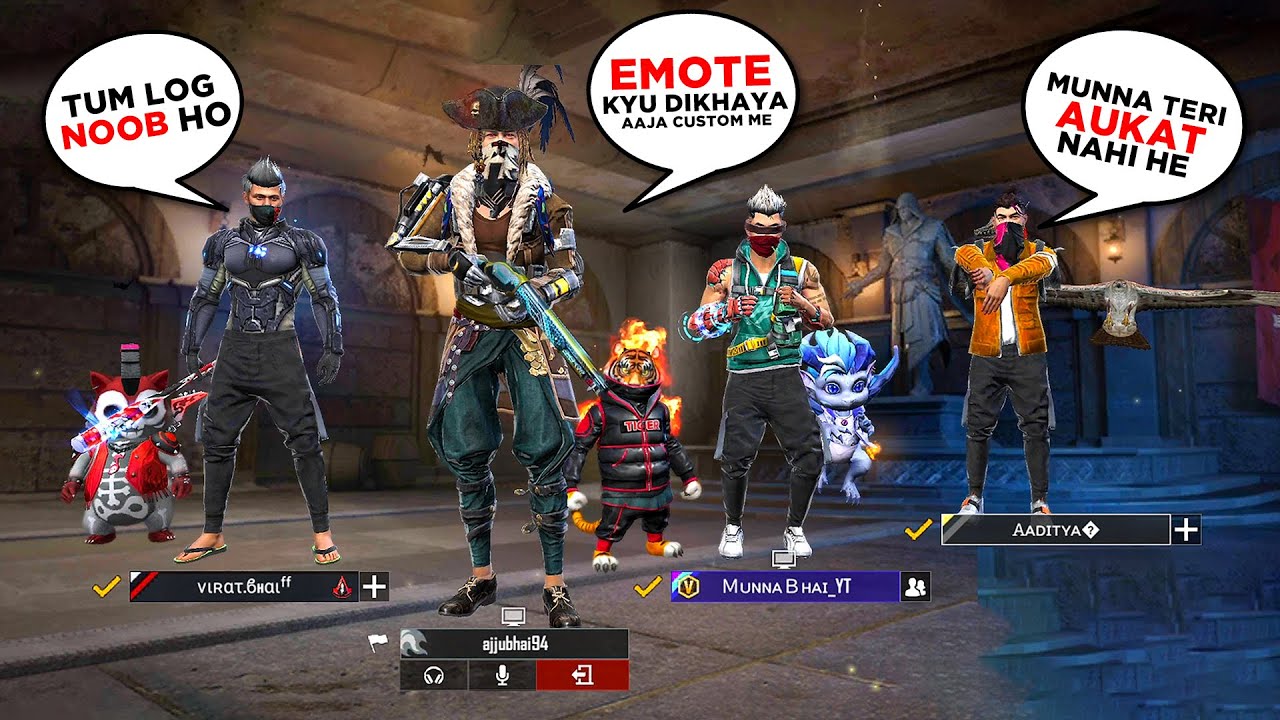Leave the squad with red exit button

582,676
